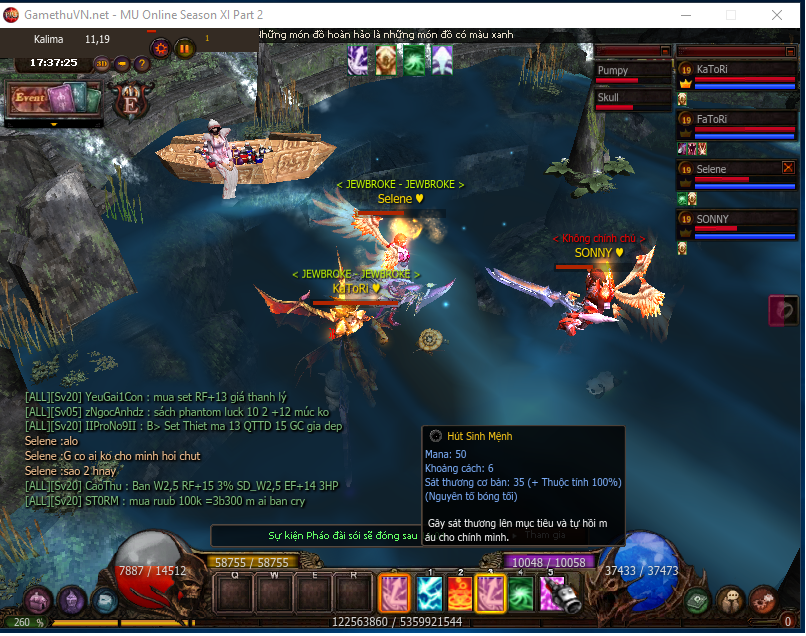
Task: Select the Pumpy pet bar
Action: [631, 72]
